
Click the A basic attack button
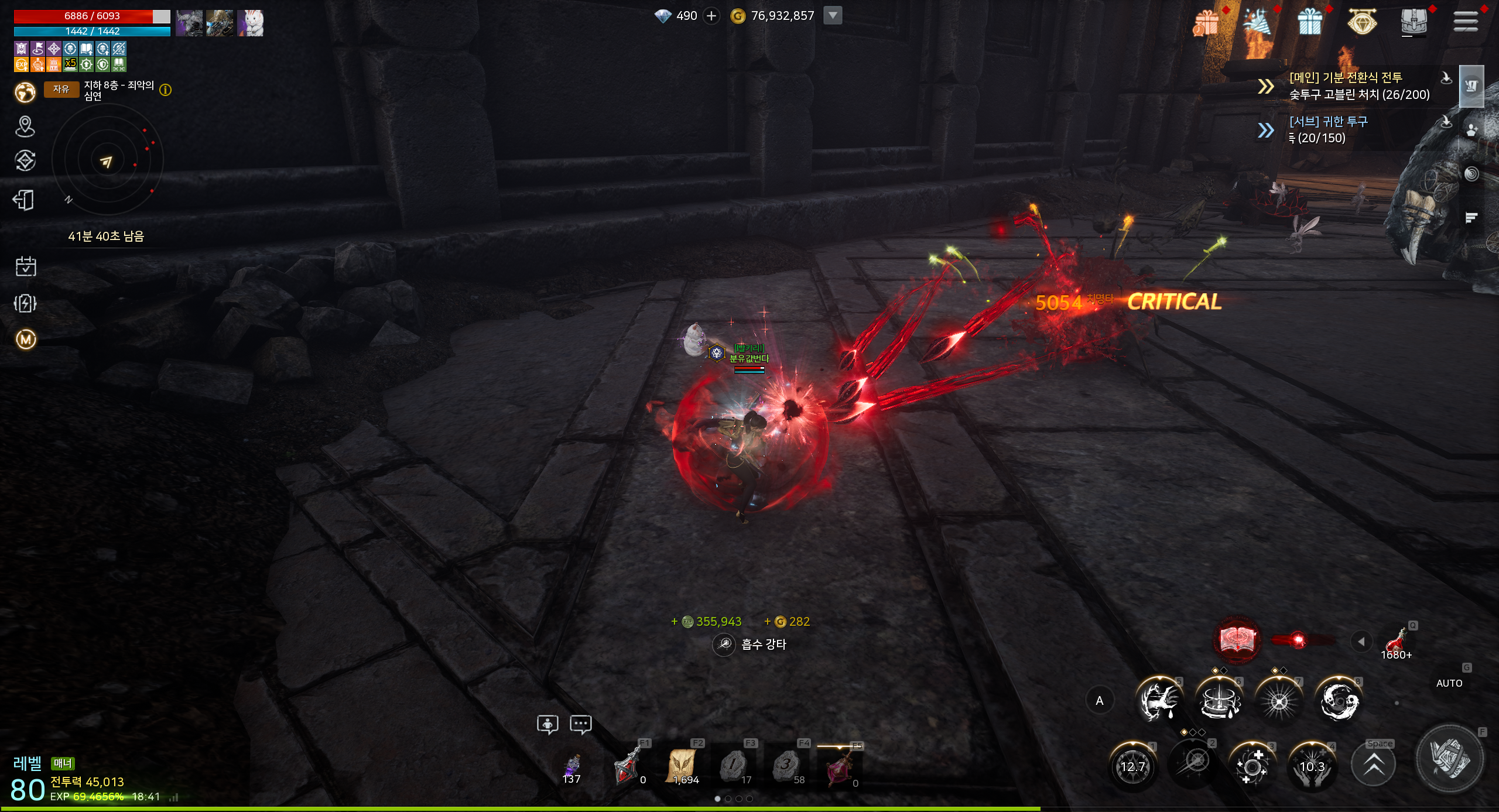[1099, 701]
